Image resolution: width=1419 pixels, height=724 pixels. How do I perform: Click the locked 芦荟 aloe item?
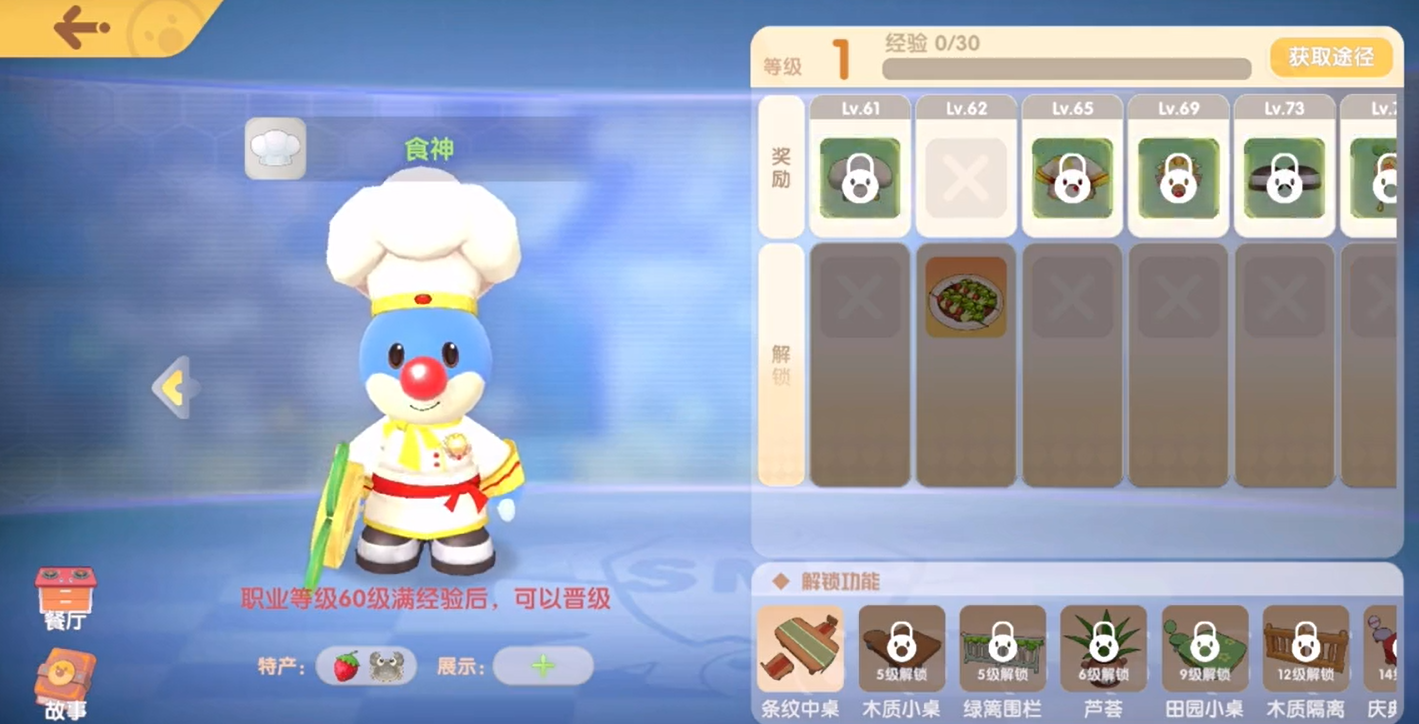1104,650
